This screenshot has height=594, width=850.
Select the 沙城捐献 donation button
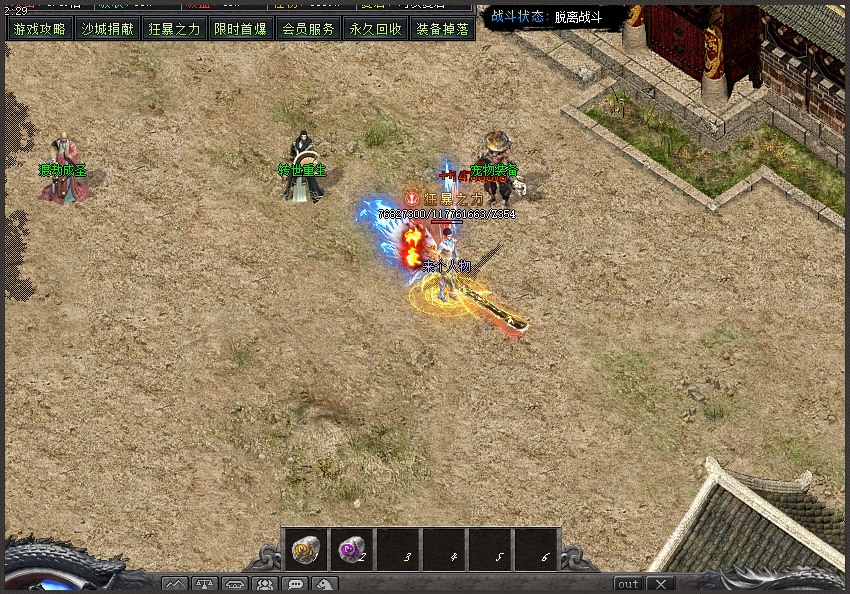click(107, 29)
